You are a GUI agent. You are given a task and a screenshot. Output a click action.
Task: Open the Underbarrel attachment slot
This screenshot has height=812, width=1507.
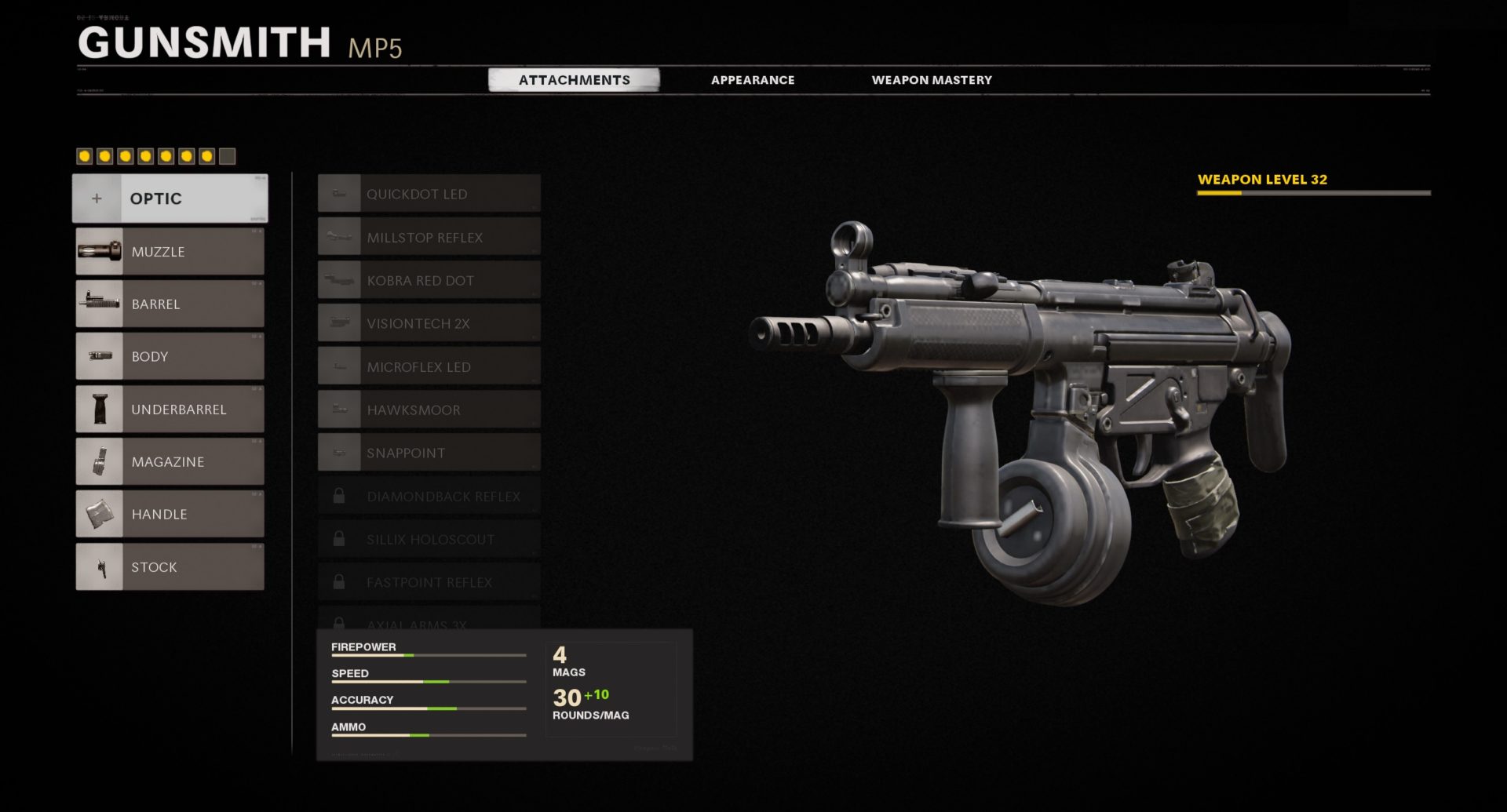(170, 410)
